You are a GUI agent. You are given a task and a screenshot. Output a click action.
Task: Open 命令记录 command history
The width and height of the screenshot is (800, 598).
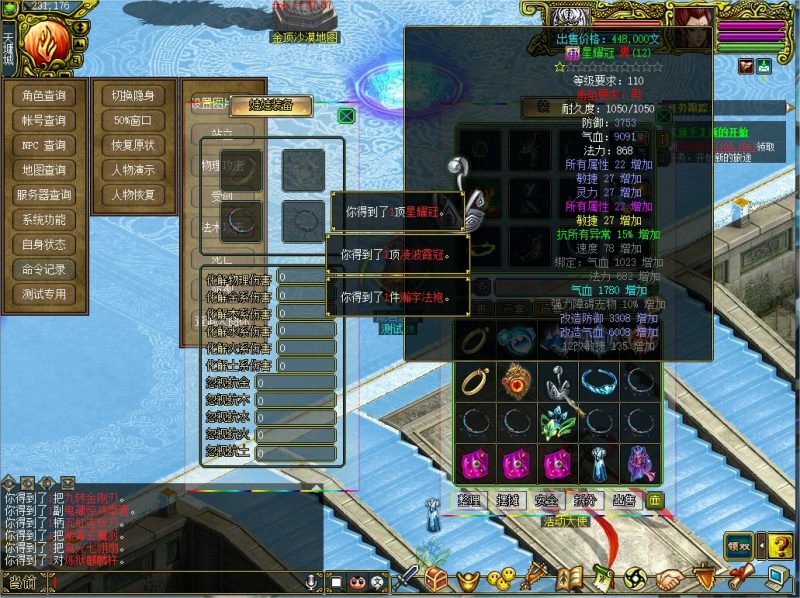44,270
